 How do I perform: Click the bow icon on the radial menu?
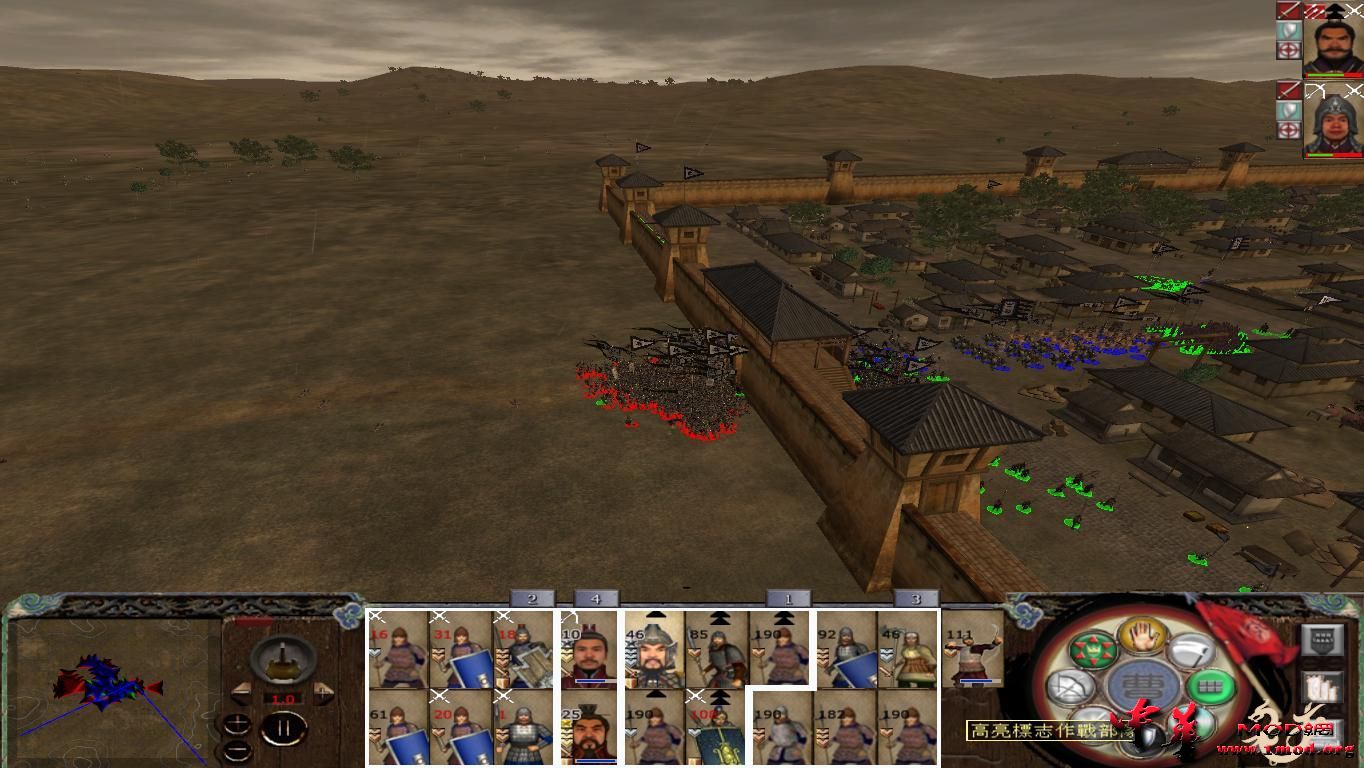click(x=1071, y=686)
